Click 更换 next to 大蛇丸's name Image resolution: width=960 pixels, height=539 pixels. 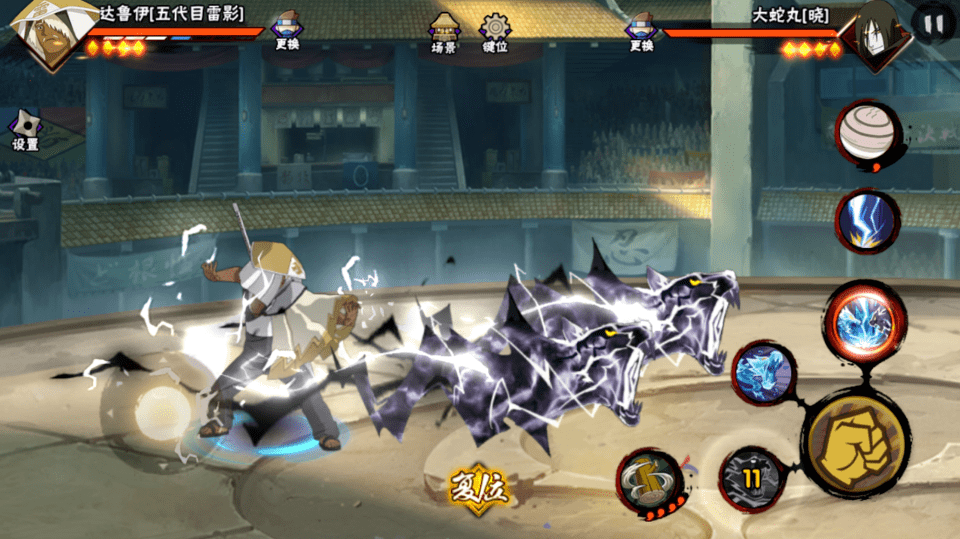(x=641, y=31)
